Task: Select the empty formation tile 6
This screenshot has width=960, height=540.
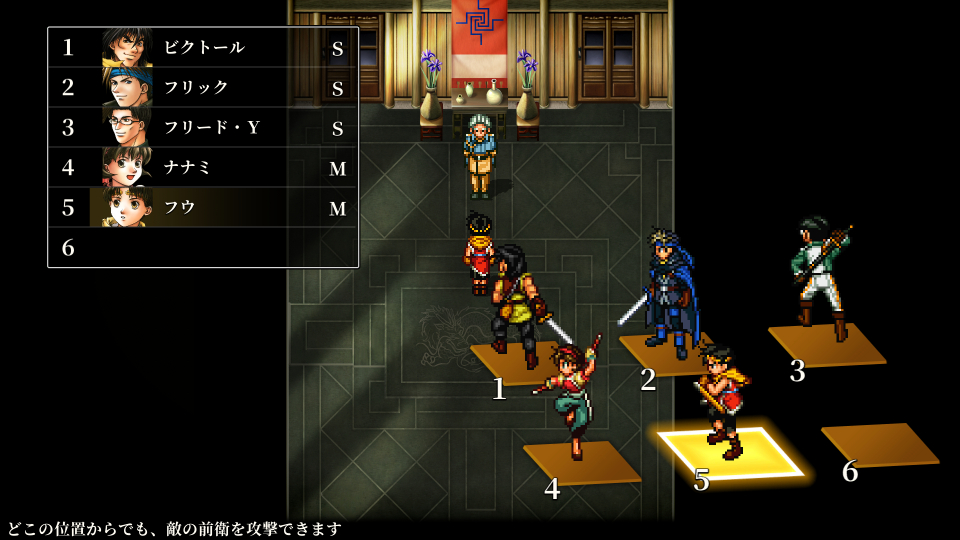Action: [880, 445]
